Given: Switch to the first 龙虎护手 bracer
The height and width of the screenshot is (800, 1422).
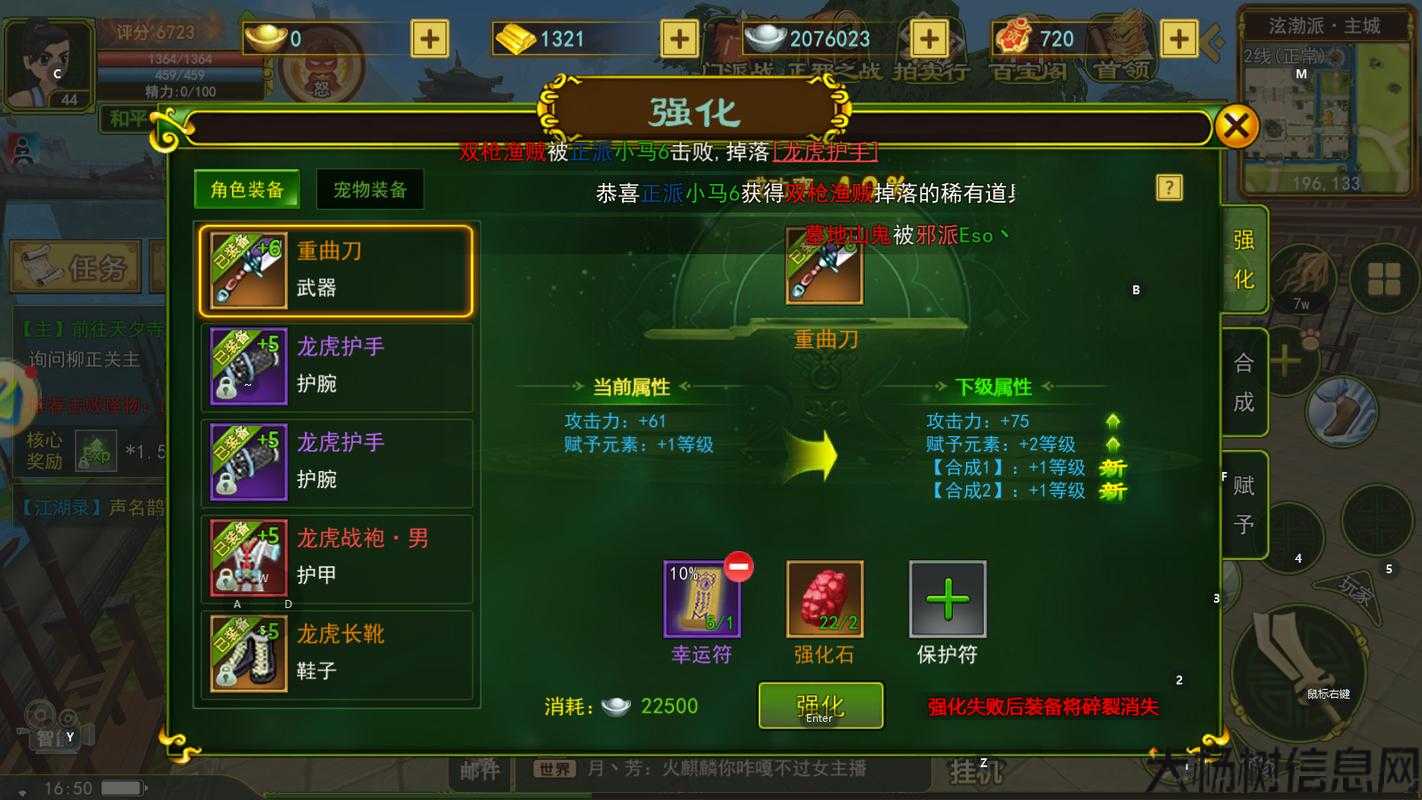Looking at the screenshot, I should coord(337,367).
